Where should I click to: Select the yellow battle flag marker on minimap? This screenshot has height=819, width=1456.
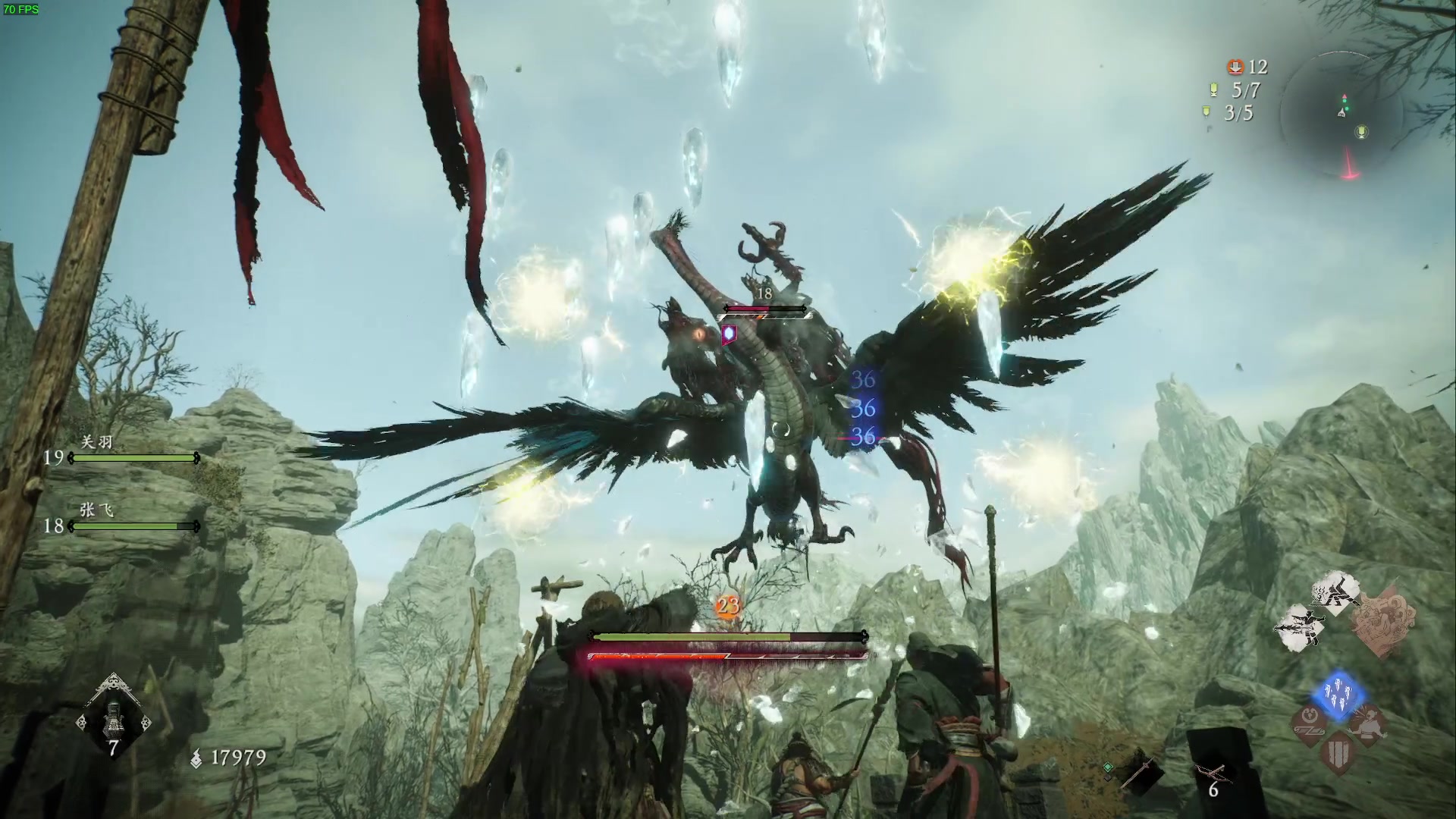point(1363,133)
